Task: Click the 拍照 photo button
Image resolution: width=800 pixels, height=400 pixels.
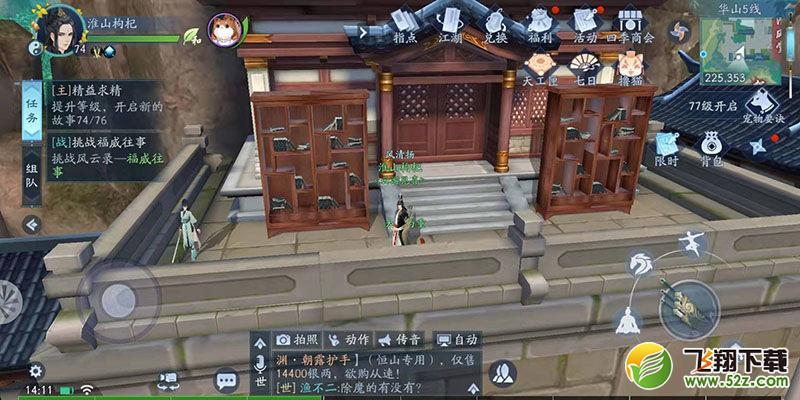Action: pyautogui.click(x=296, y=340)
